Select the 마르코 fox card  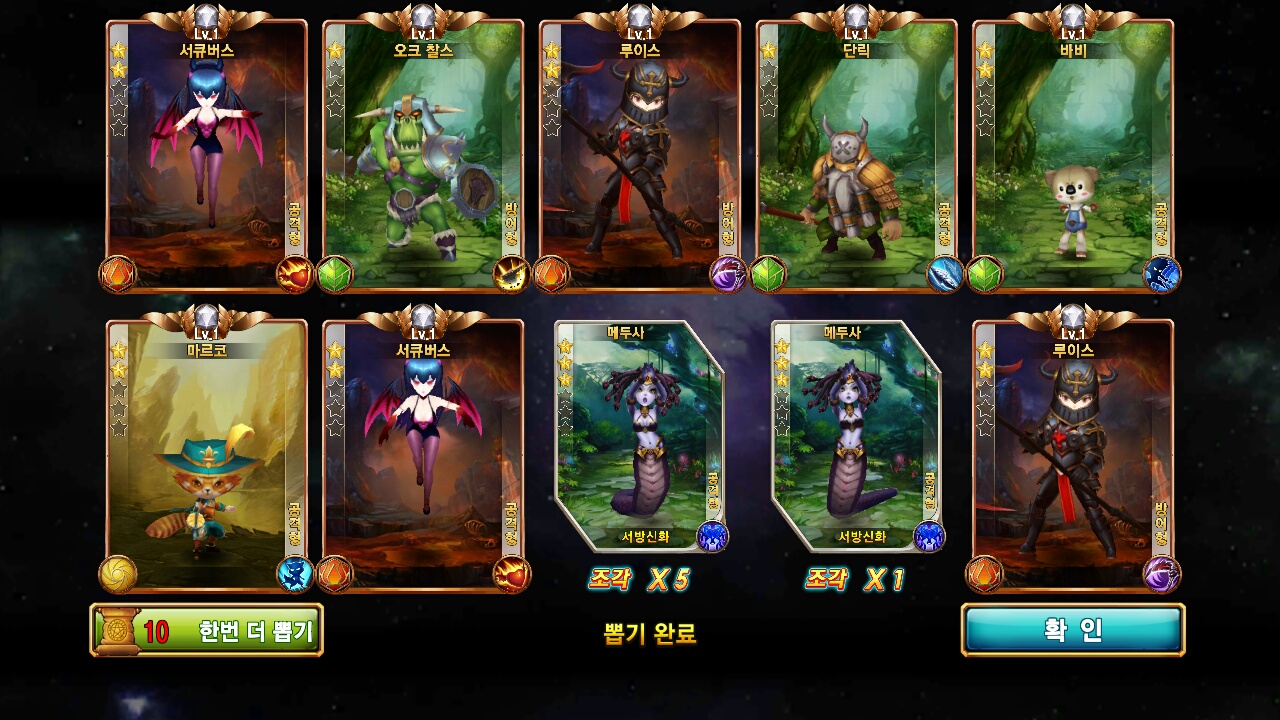pyautogui.click(x=207, y=455)
